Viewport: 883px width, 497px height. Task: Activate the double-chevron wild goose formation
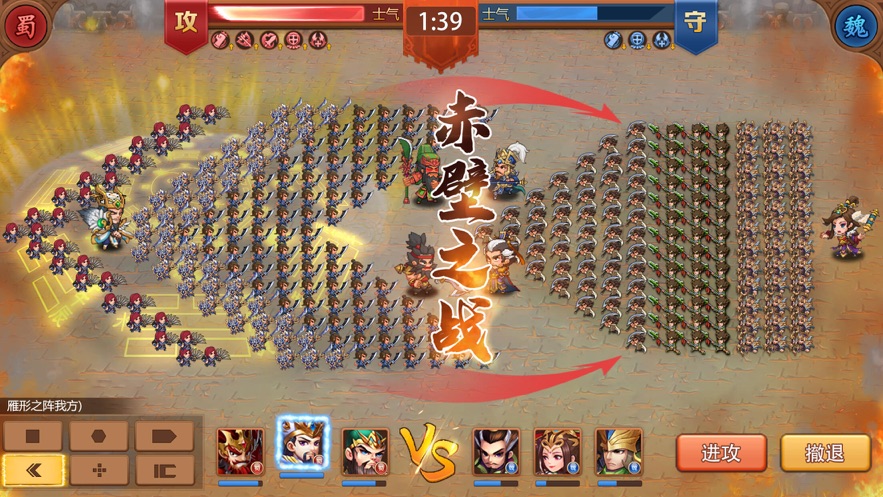(33, 469)
